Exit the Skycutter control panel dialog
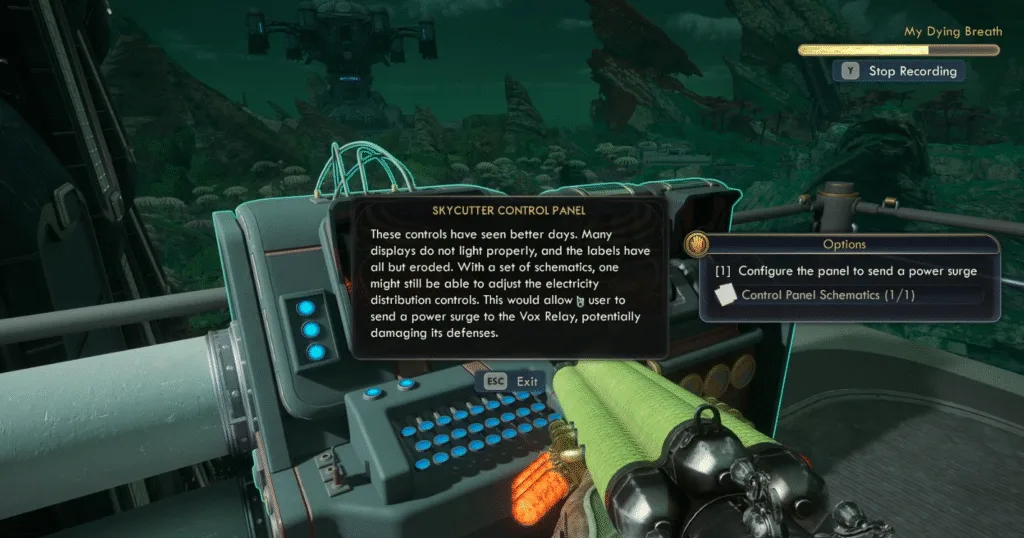Image resolution: width=1024 pixels, height=538 pixels. [512, 381]
